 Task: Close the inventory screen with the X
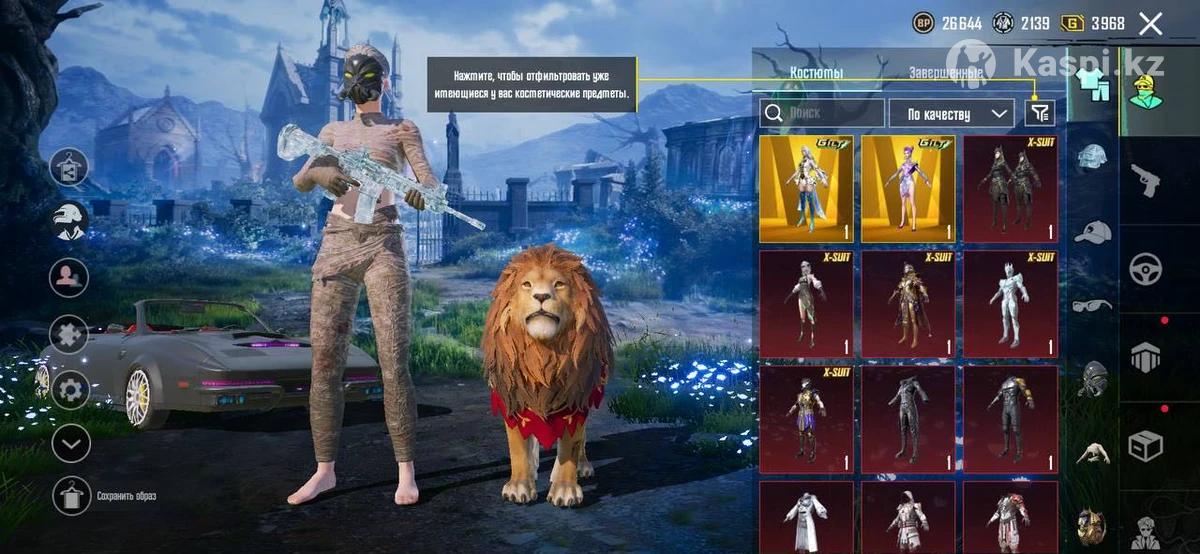click(1151, 24)
